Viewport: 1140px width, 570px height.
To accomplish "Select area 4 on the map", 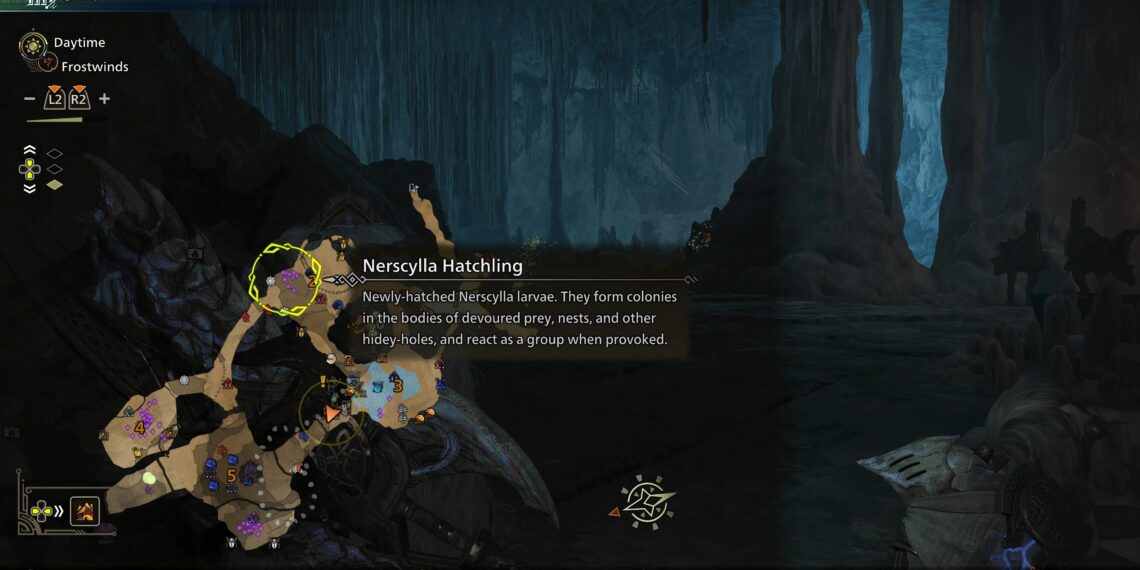I will 139,428.
